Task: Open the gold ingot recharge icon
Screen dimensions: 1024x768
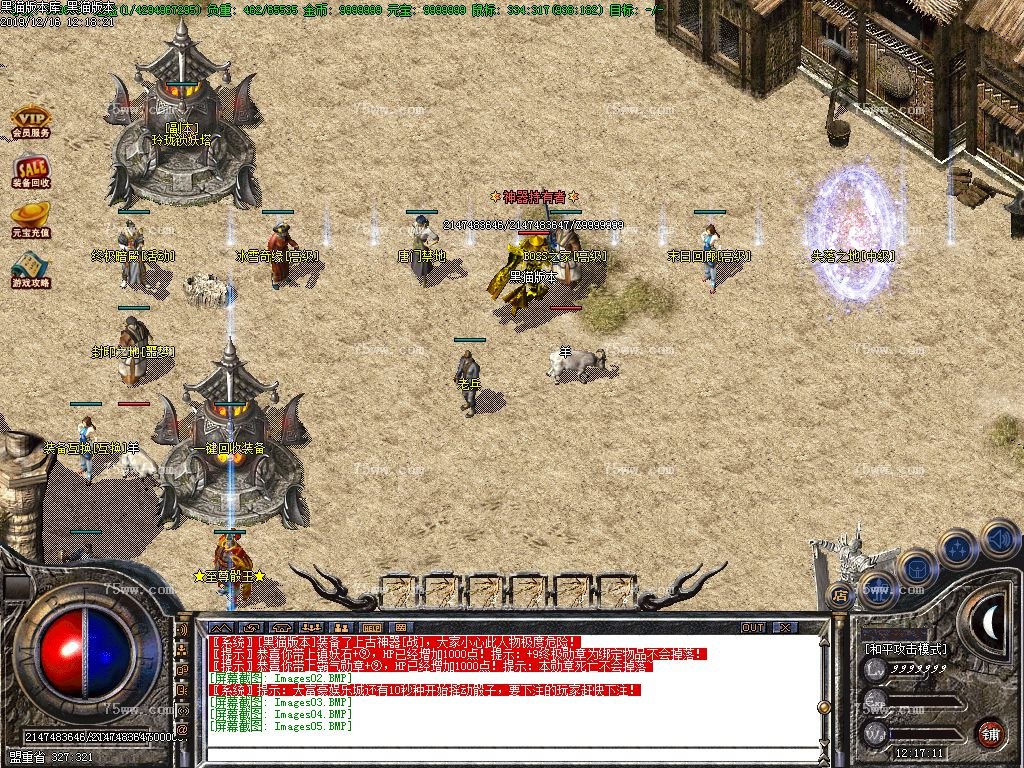Action: (31, 219)
